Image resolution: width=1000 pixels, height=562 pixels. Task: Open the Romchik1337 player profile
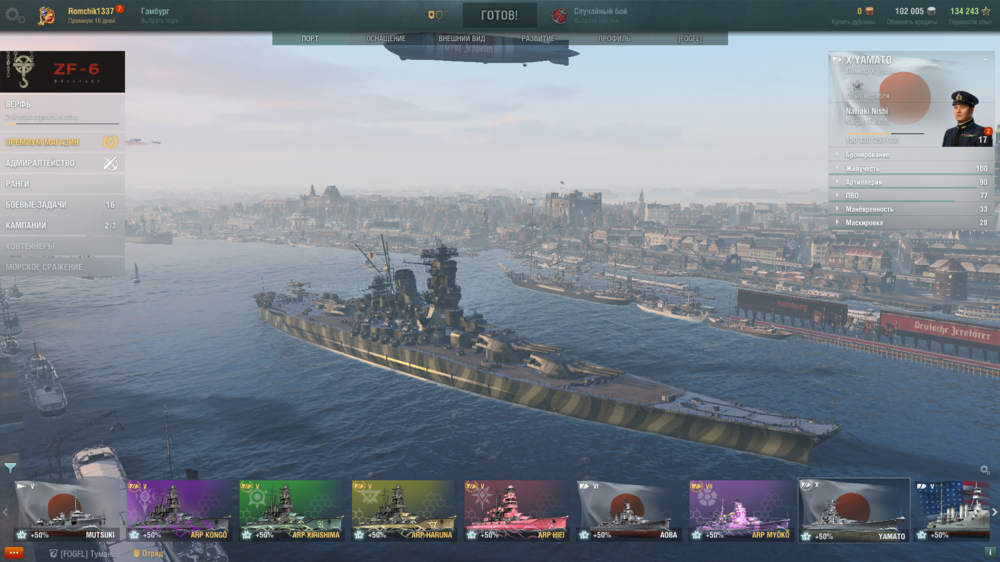click(x=90, y=11)
